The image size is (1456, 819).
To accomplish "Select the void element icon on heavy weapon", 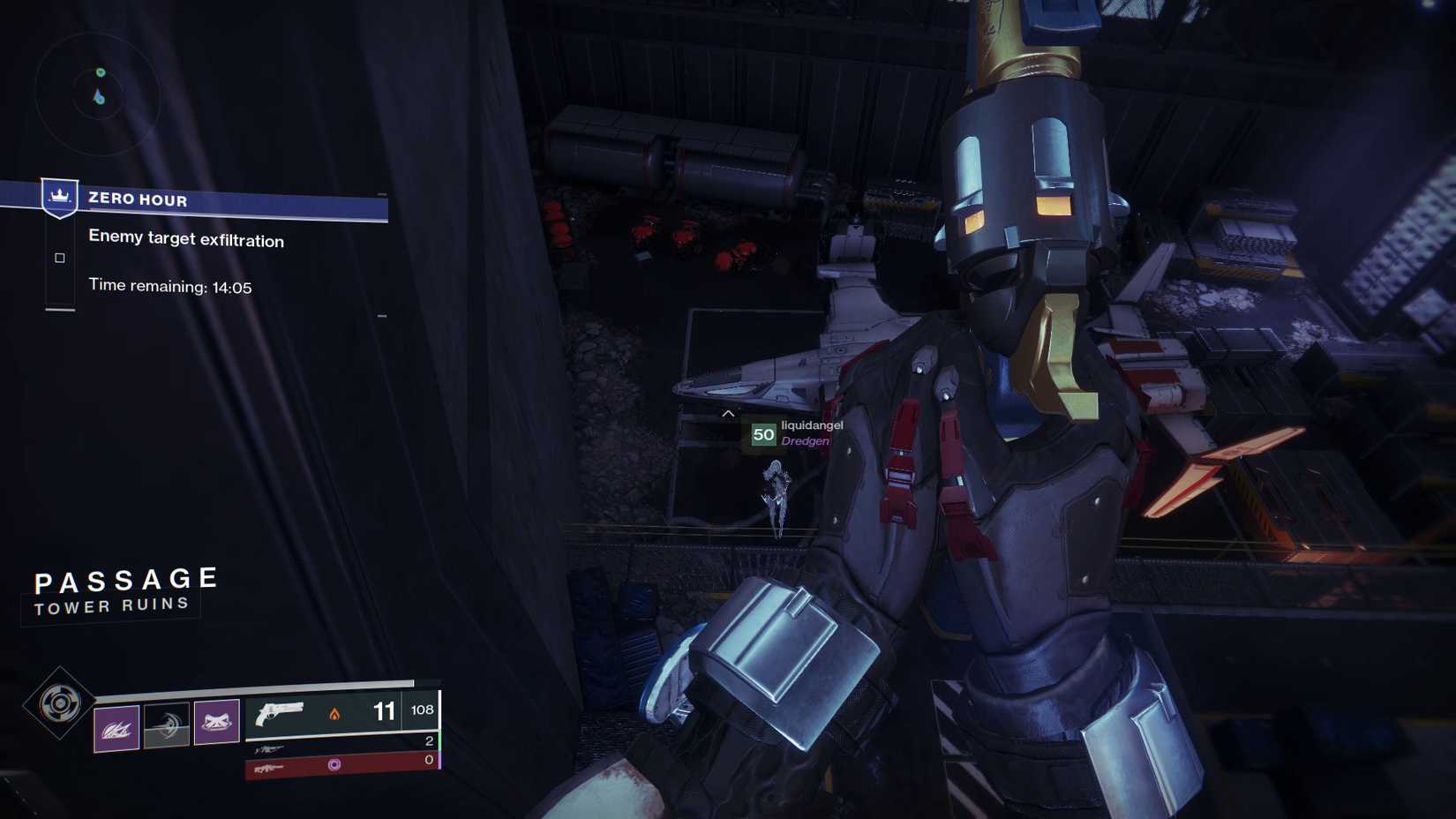I will (336, 765).
